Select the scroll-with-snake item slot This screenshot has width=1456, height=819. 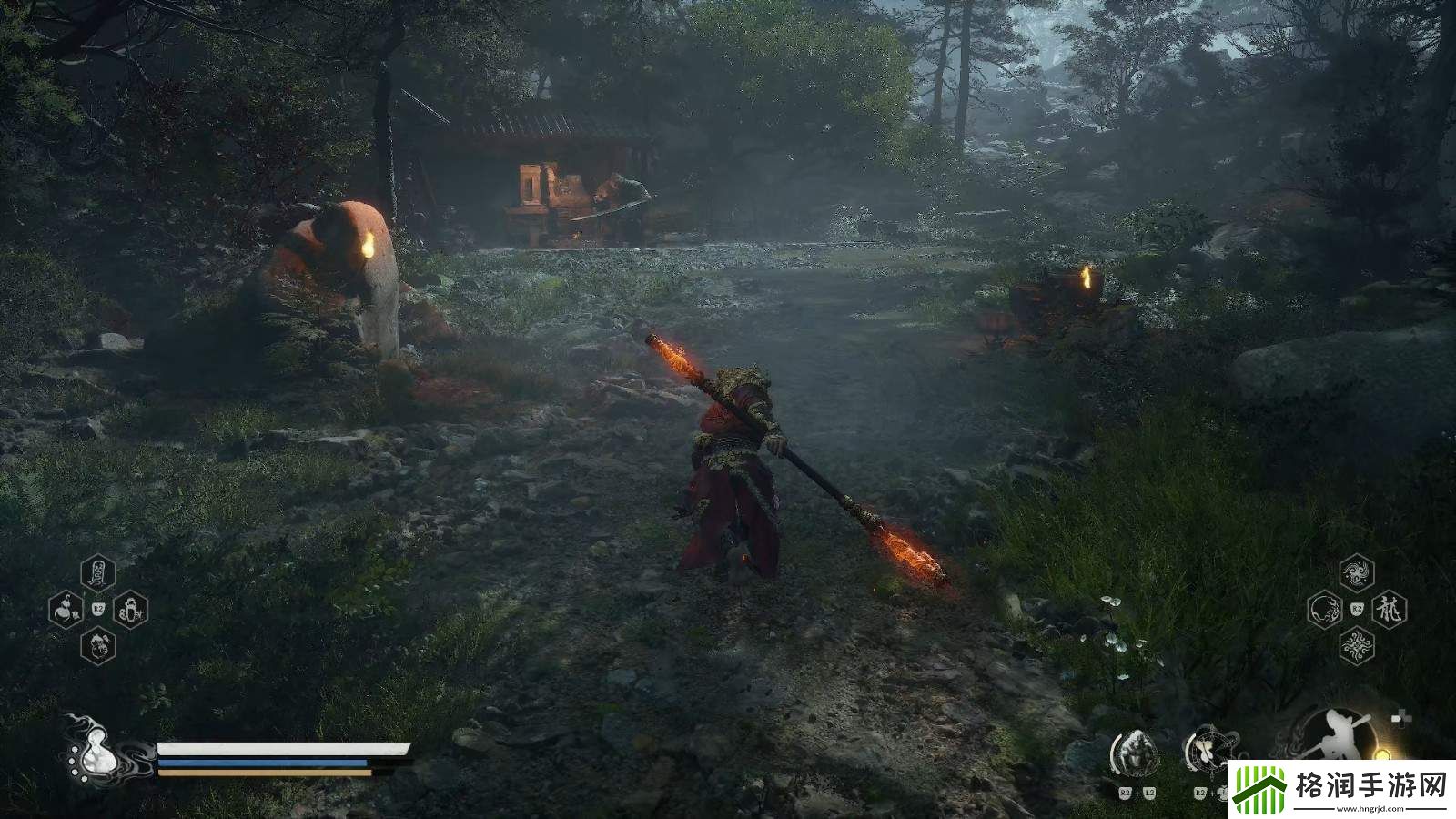[x=97, y=573]
